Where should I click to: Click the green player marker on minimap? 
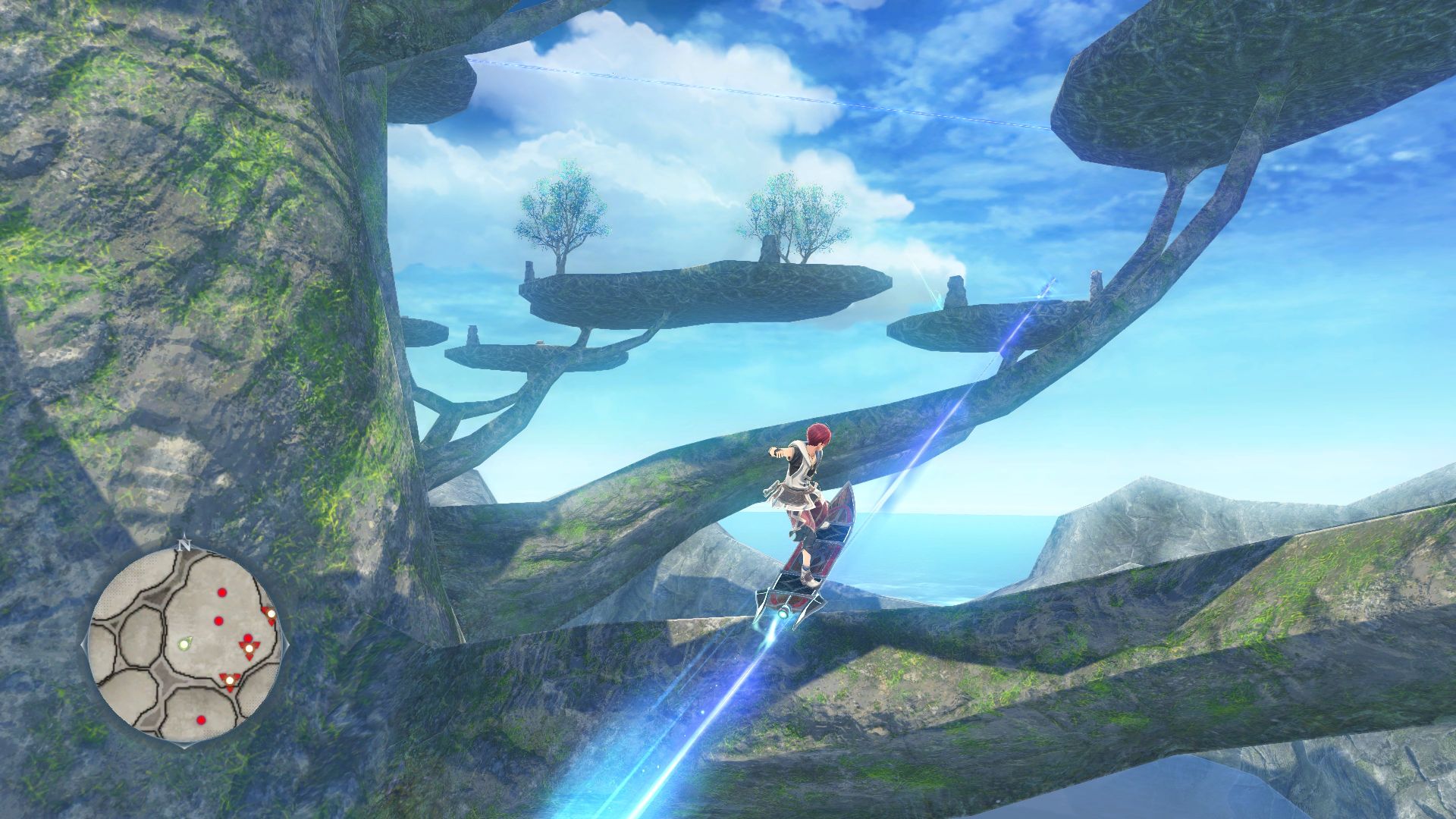184,644
